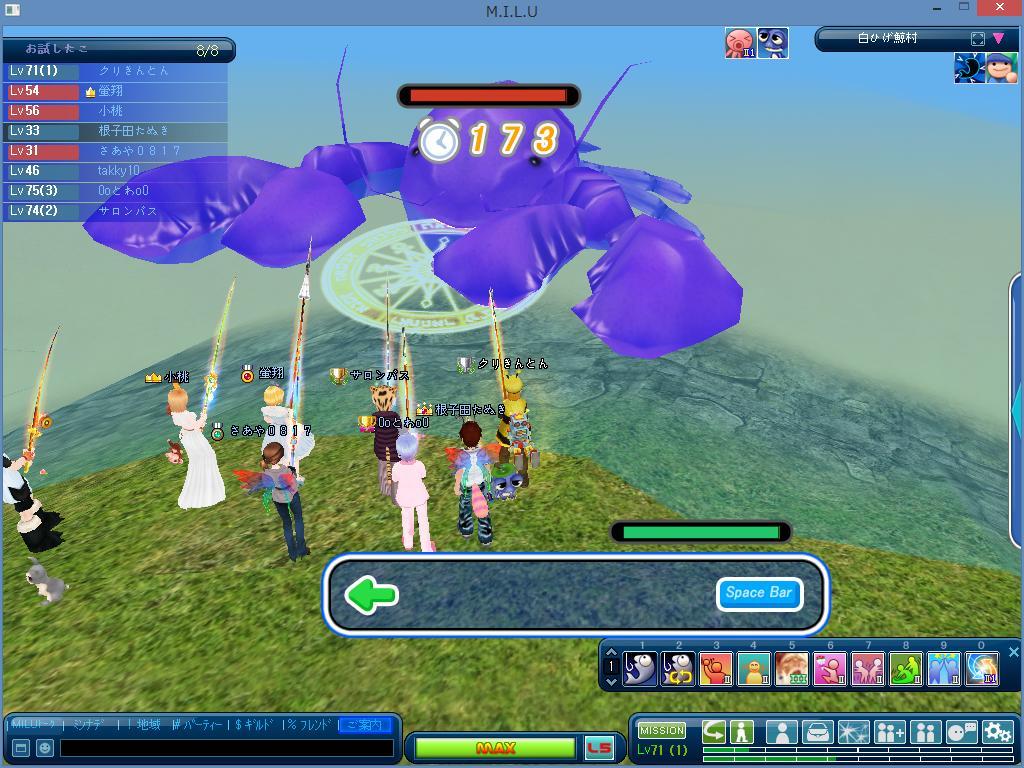This screenshot has width=1024, height=768.
Task: Use the fish-swap skill with yellow arrows
Action: (x=678, y=668)
